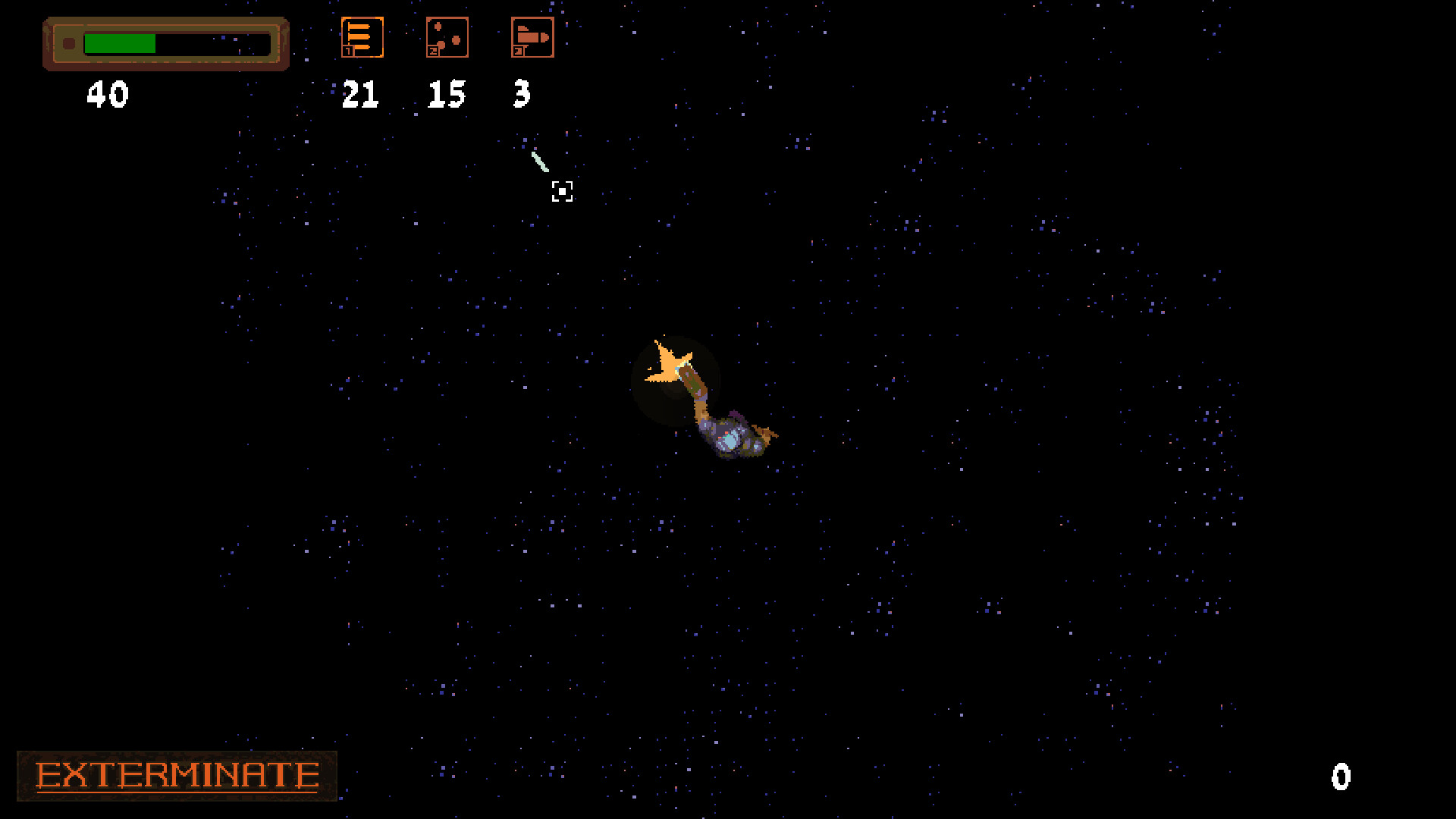The width and height of the screenshot is (1456, 819).
Task: Click the ammo count '21'
Action: pyautogui.click(x=360, y=95)
